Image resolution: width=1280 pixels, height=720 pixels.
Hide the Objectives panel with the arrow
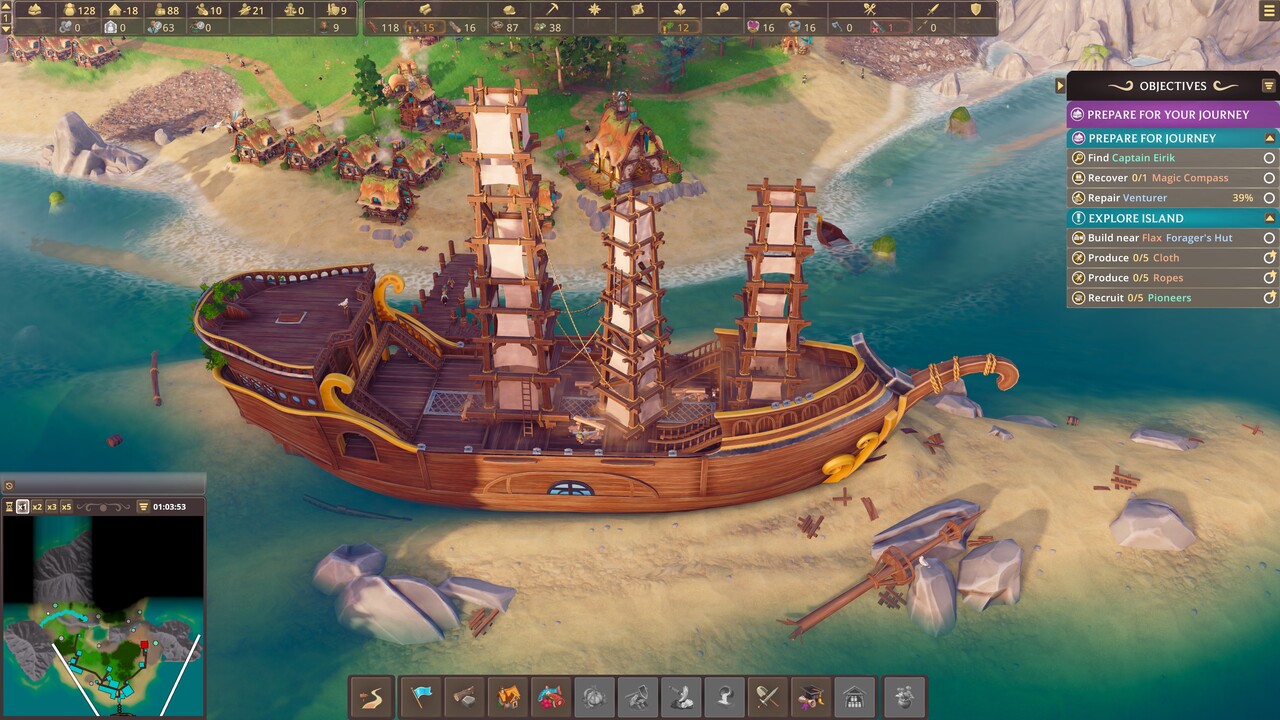pyautogui.click(x=1060, y=86)
